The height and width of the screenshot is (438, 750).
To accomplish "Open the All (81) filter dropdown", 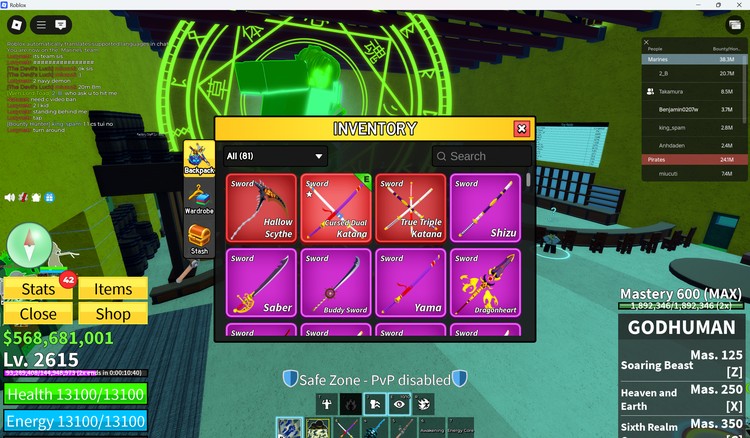I will 276,156.
